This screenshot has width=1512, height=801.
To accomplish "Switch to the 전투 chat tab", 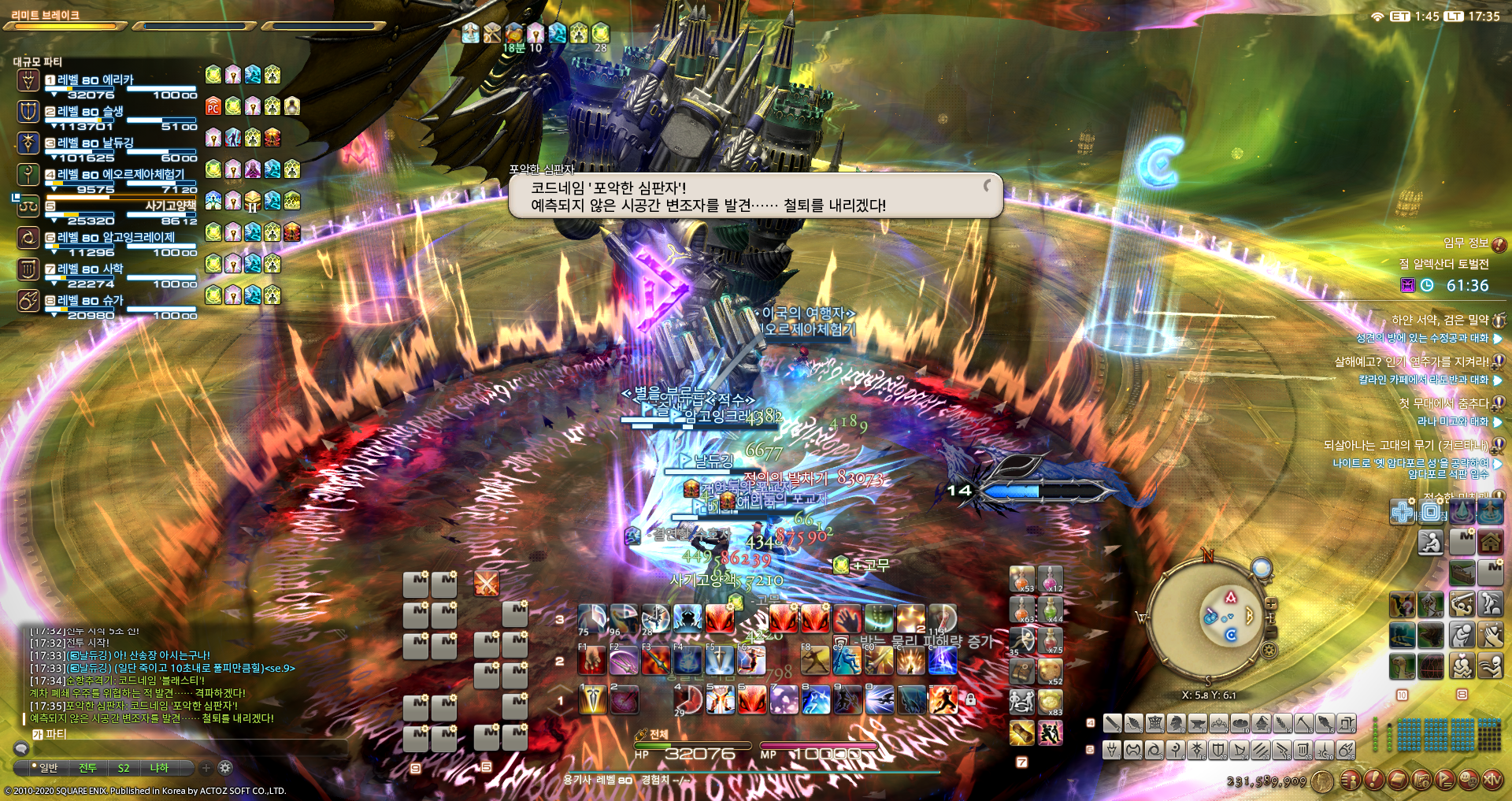I will click(87, 768).
